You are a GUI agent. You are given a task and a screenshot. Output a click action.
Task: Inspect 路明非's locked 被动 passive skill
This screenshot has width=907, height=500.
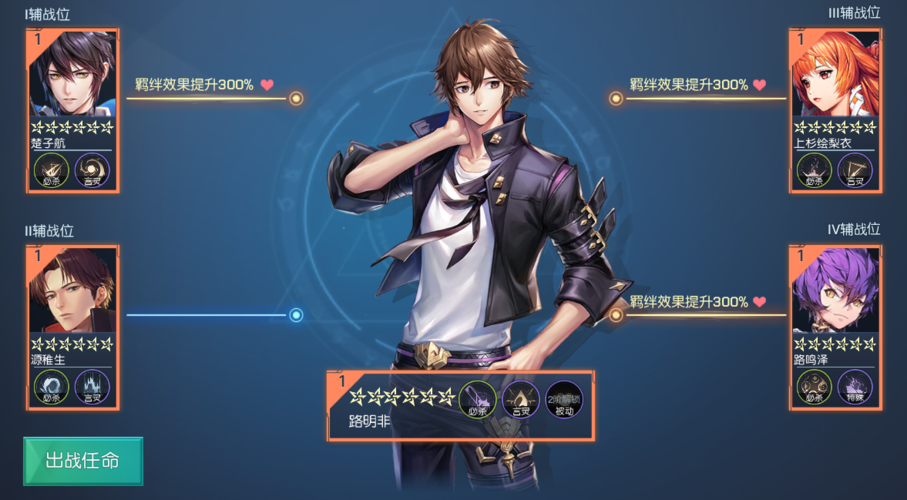[x=565, y=400]
